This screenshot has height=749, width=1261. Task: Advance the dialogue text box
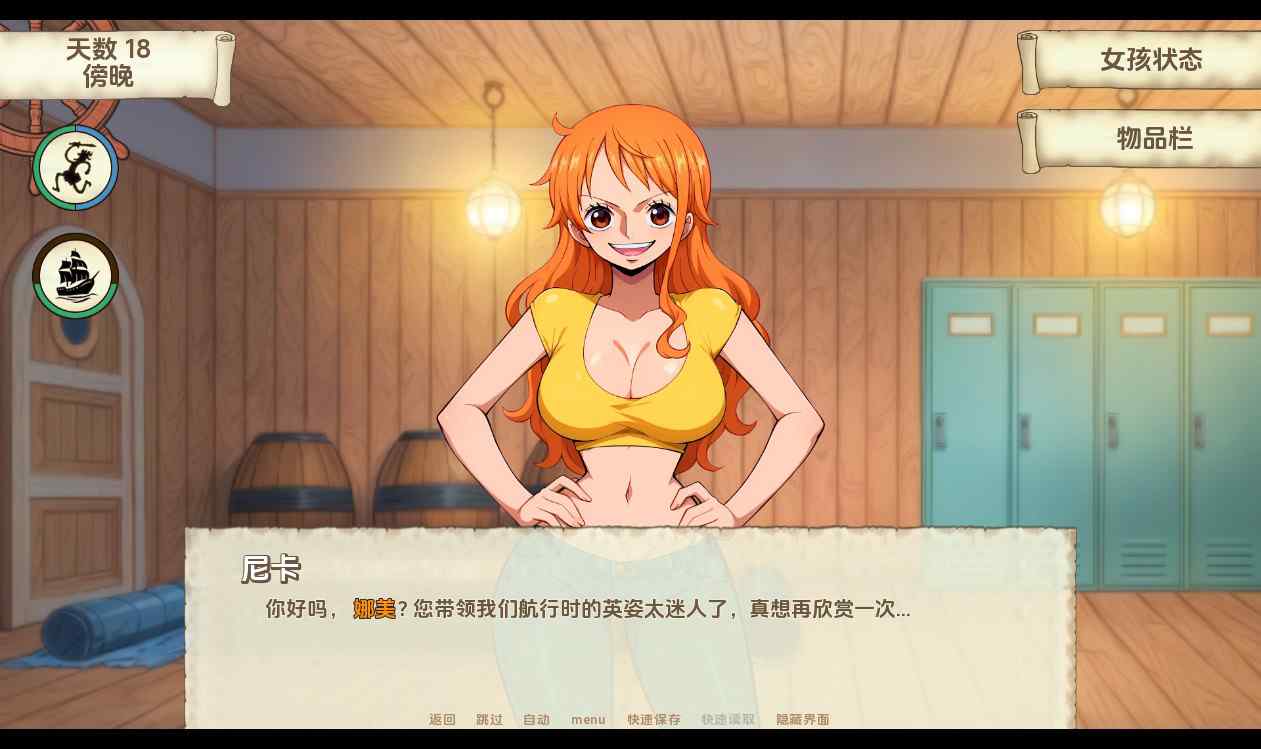(630, 650)
